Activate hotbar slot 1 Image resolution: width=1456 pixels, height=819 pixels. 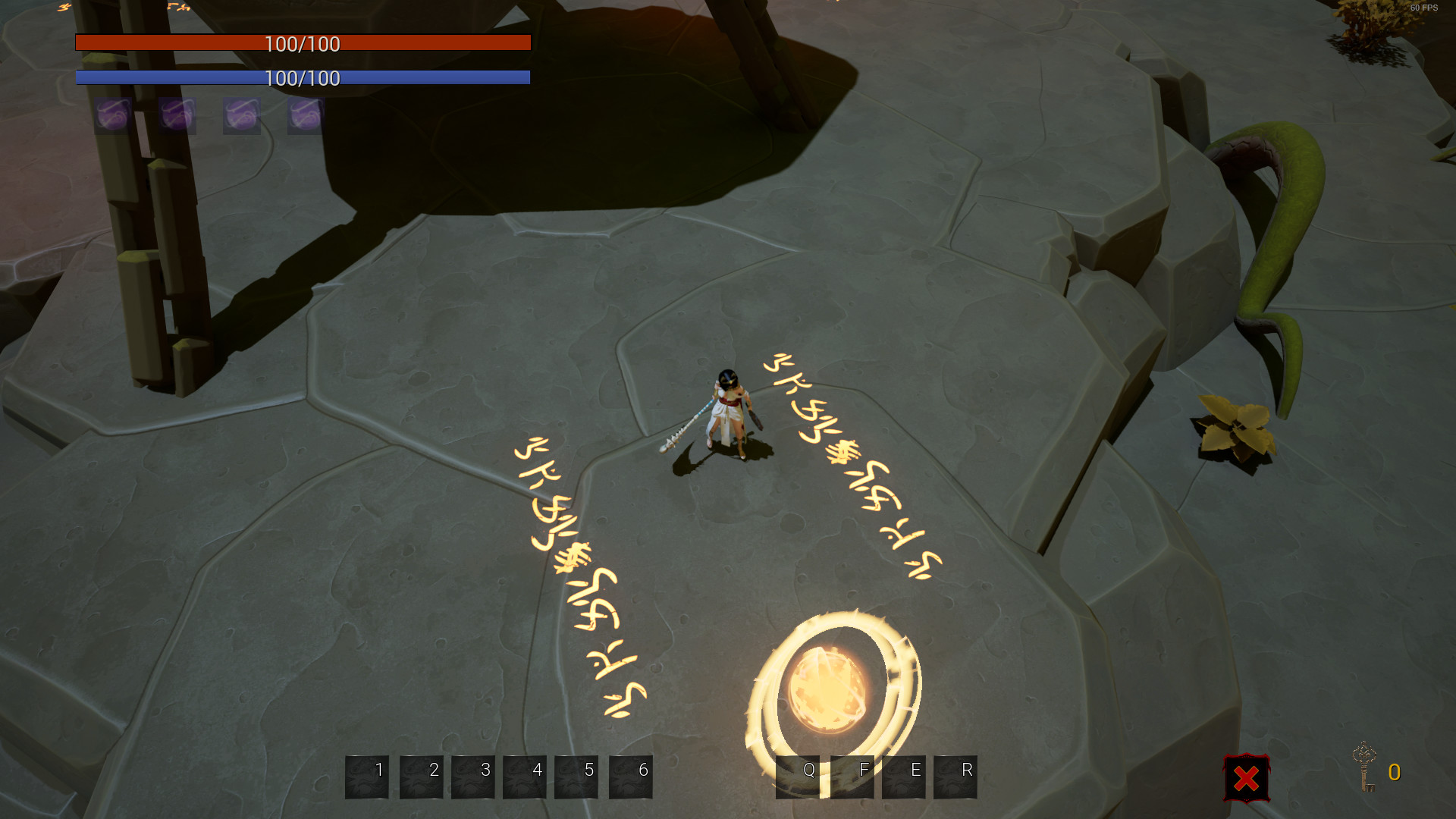point(367,777)
